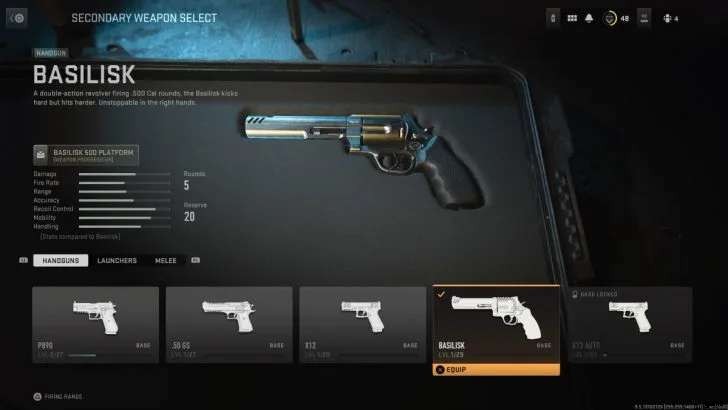Equip the Basilisk revolver
Image resolution: width=728 pixels, height=410 pixels.
point(496,369)
